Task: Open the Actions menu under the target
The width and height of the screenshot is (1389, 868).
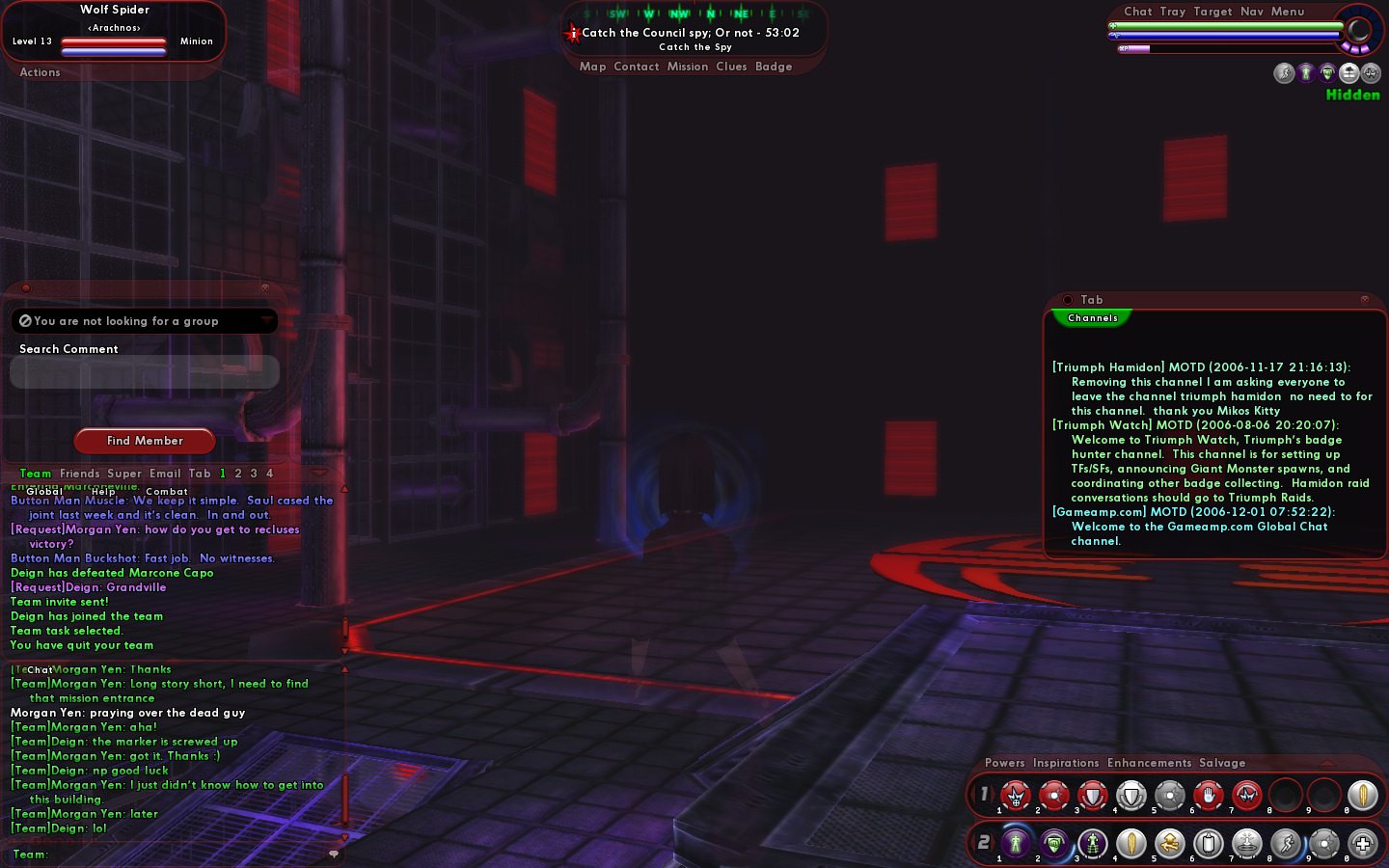Action: tap(40, 72)
